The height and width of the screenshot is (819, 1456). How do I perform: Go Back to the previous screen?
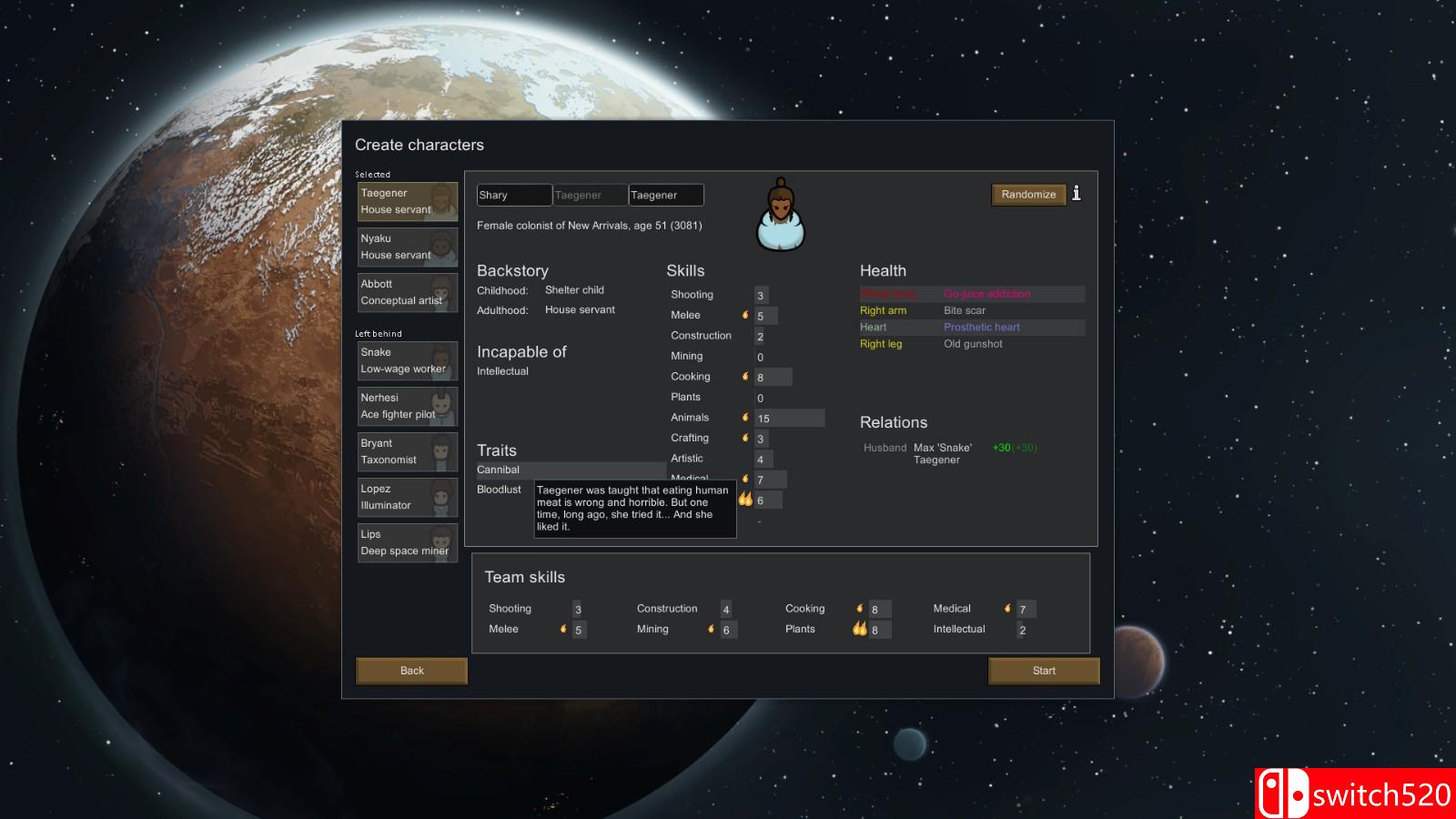[410, 671]
